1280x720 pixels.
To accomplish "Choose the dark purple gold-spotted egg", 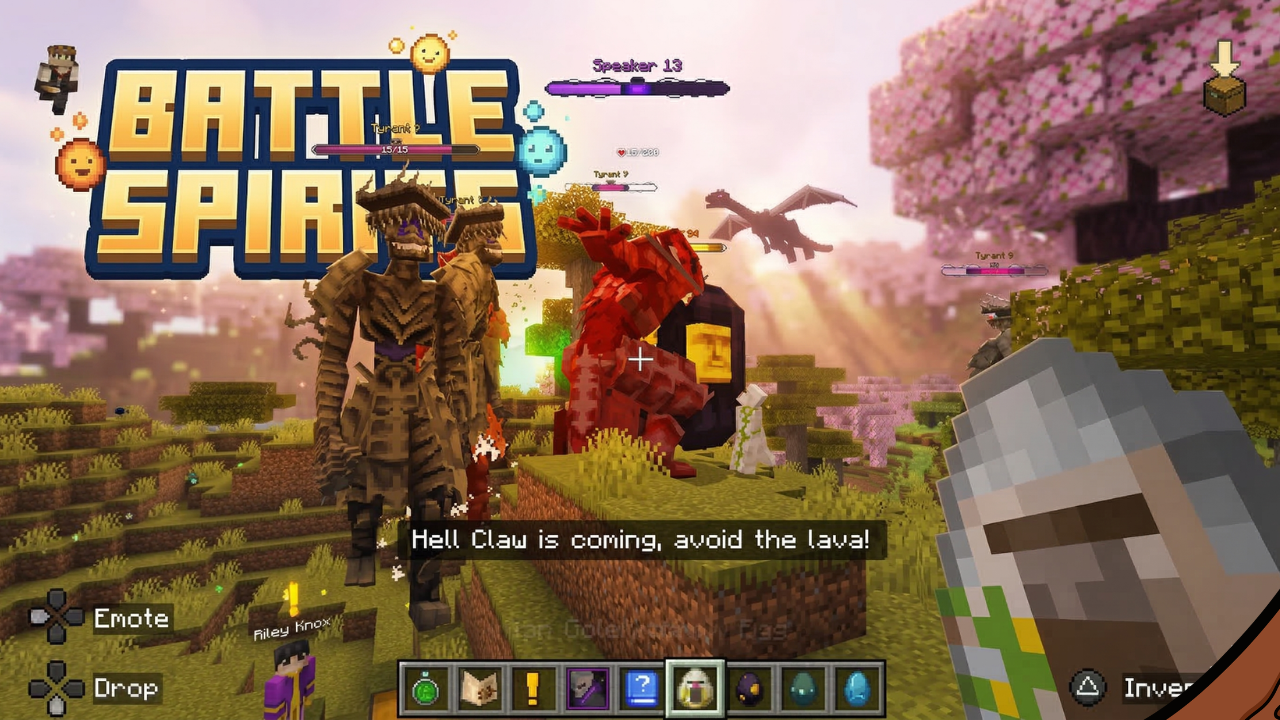I will point(748,689).
